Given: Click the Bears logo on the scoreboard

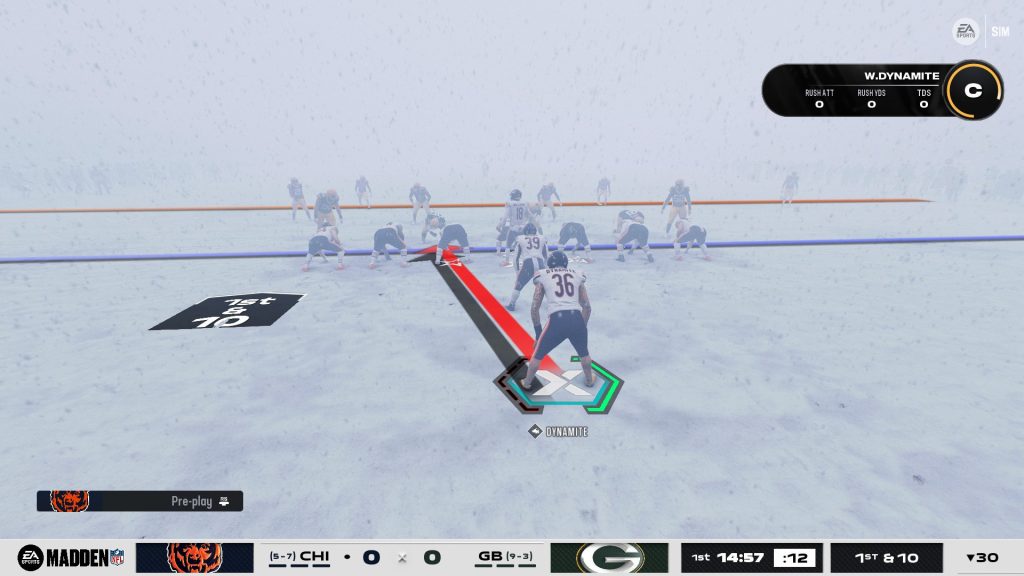Looking at the screenshot, I should click(194, 557).
